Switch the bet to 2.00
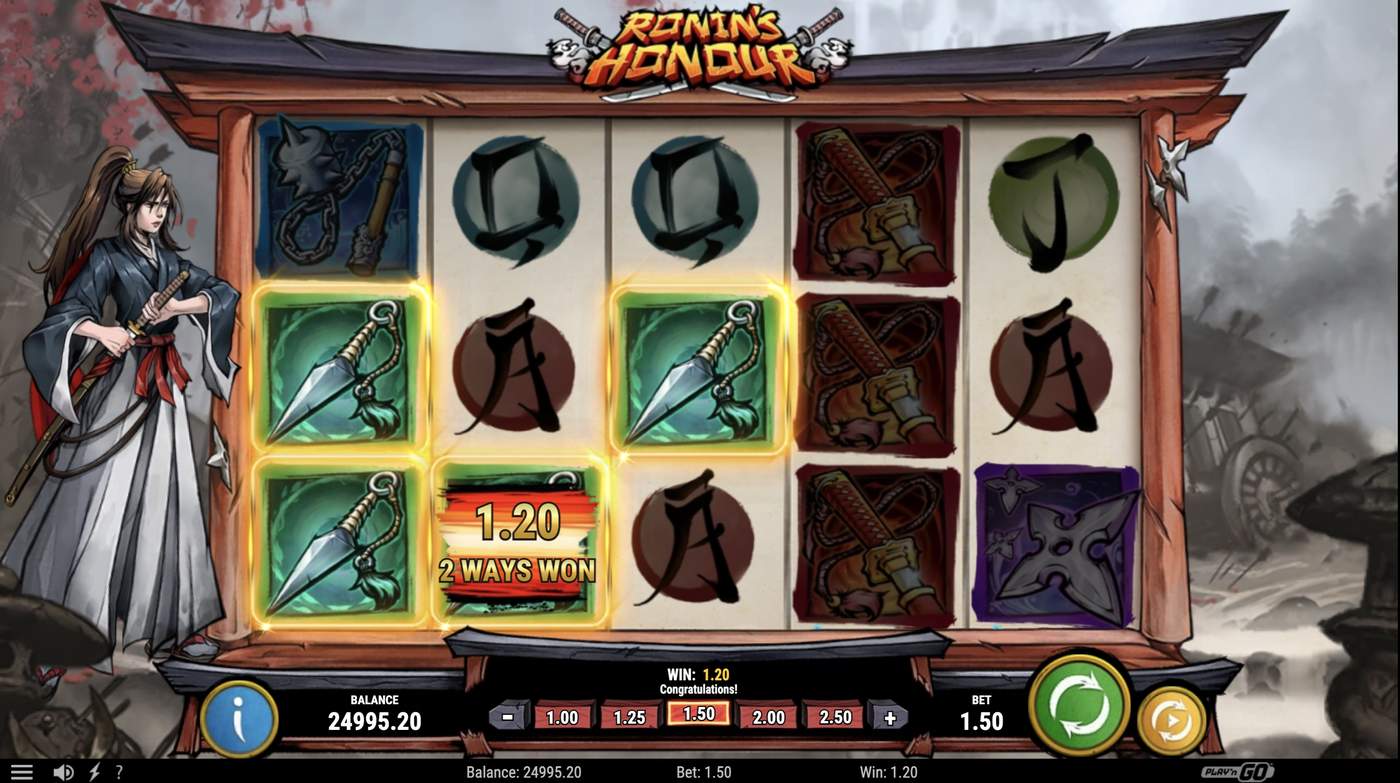The image size is (1400, 783). click(767, 717)
